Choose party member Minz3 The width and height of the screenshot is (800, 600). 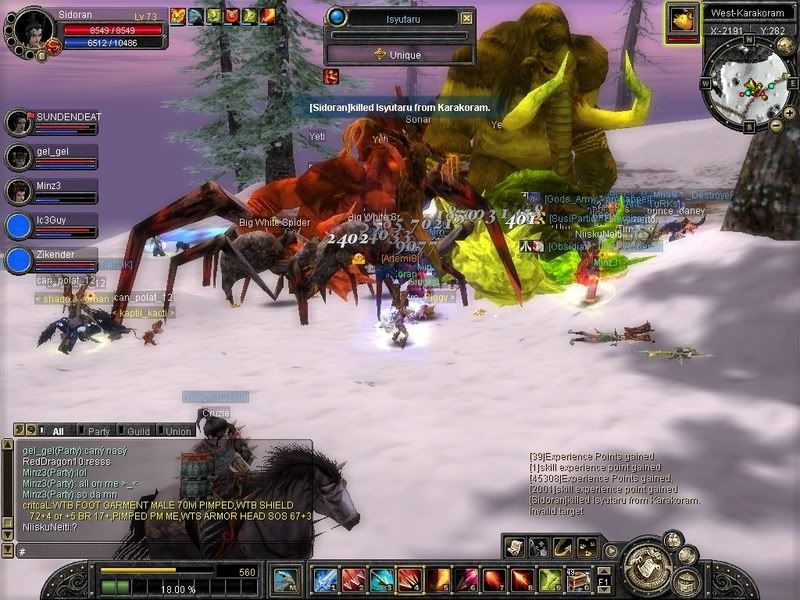pyautogui.click(x=19, y=191)
